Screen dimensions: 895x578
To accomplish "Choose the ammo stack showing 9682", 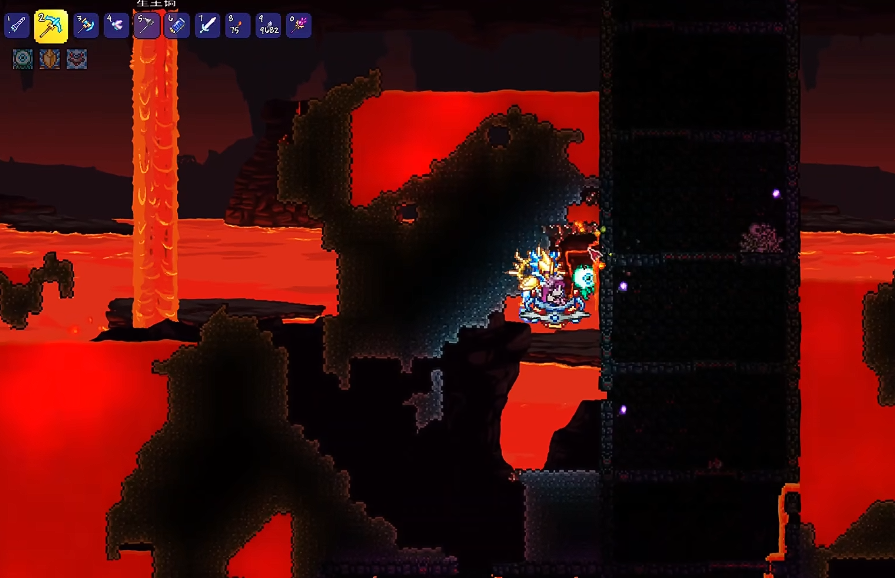I will point(268,25).
